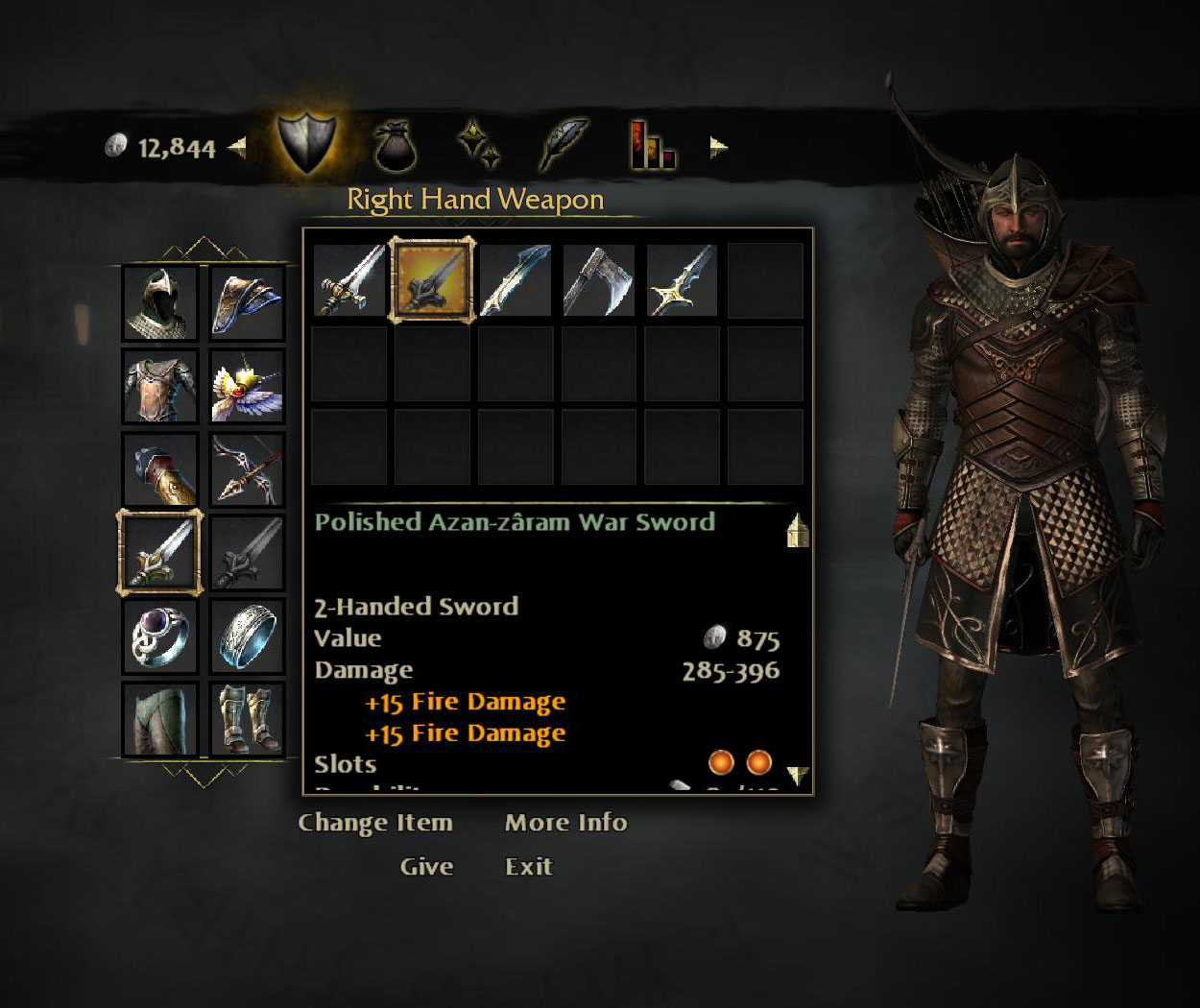Select the winged amulet slot
Screen dimensions: 1200x1008
[247, 386]
